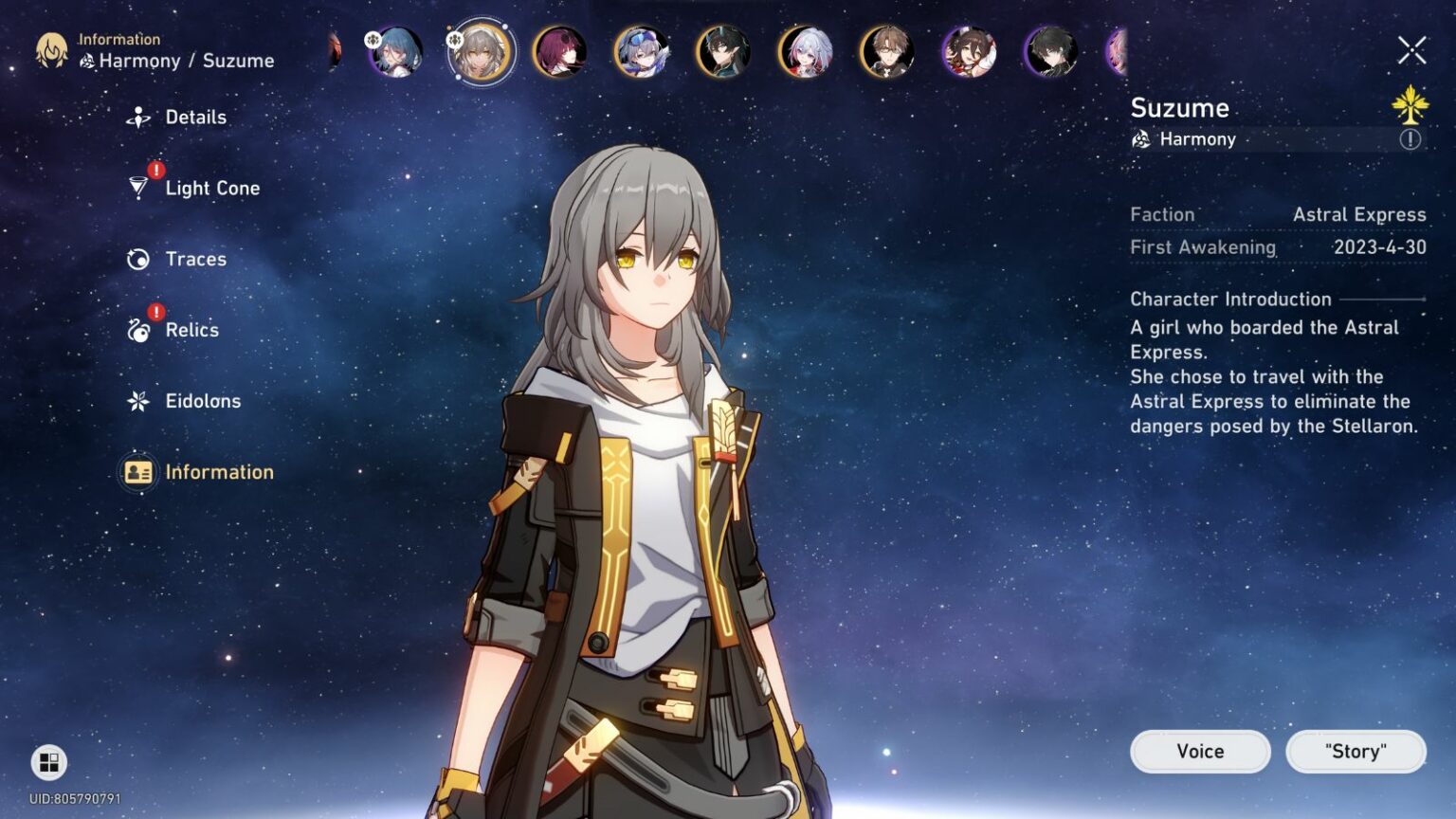Switch to the blue-haired character portrait
1456x819 pixels.
coord(398,54)
